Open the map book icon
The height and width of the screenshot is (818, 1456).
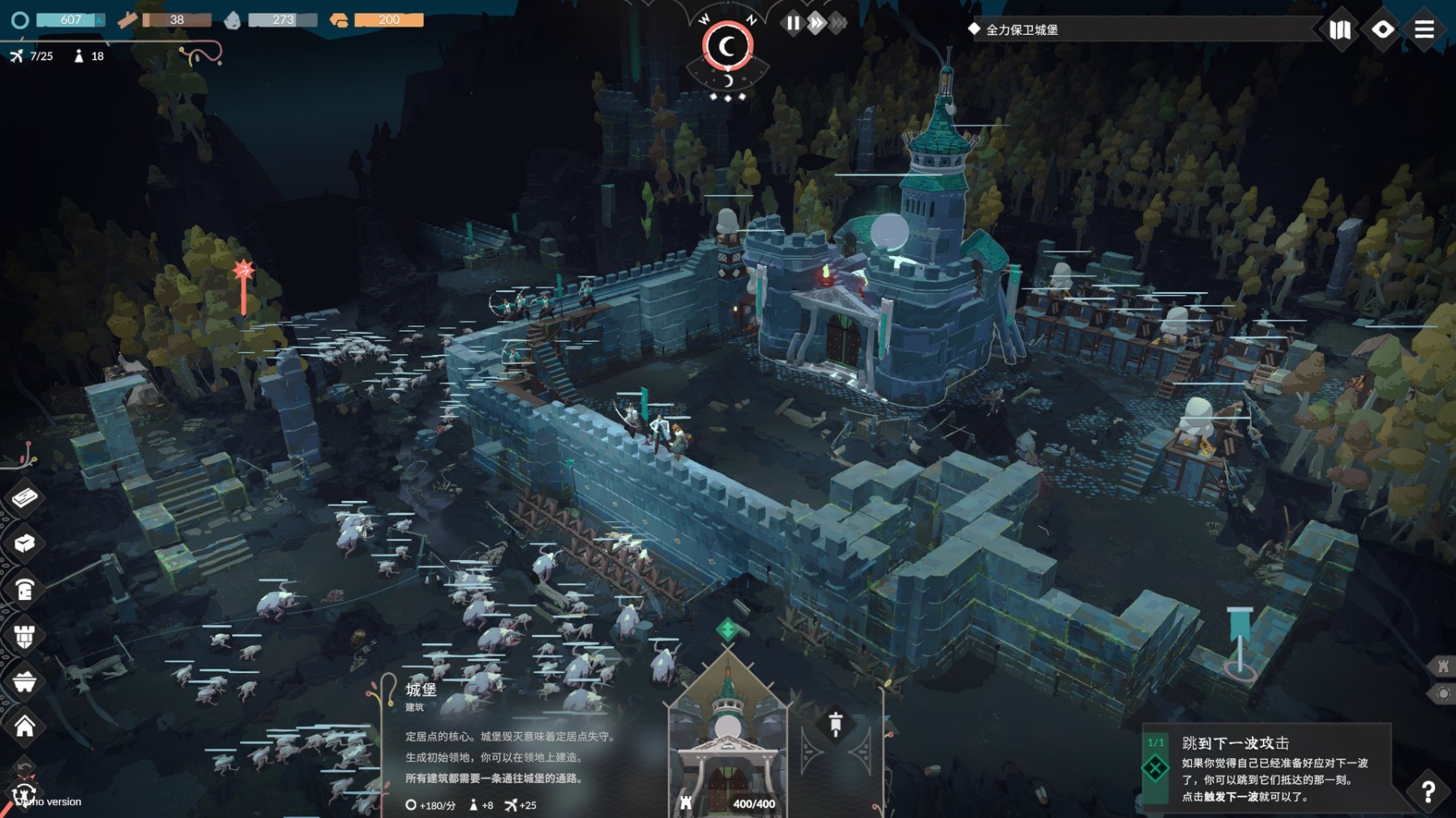tap(1340, 30)
